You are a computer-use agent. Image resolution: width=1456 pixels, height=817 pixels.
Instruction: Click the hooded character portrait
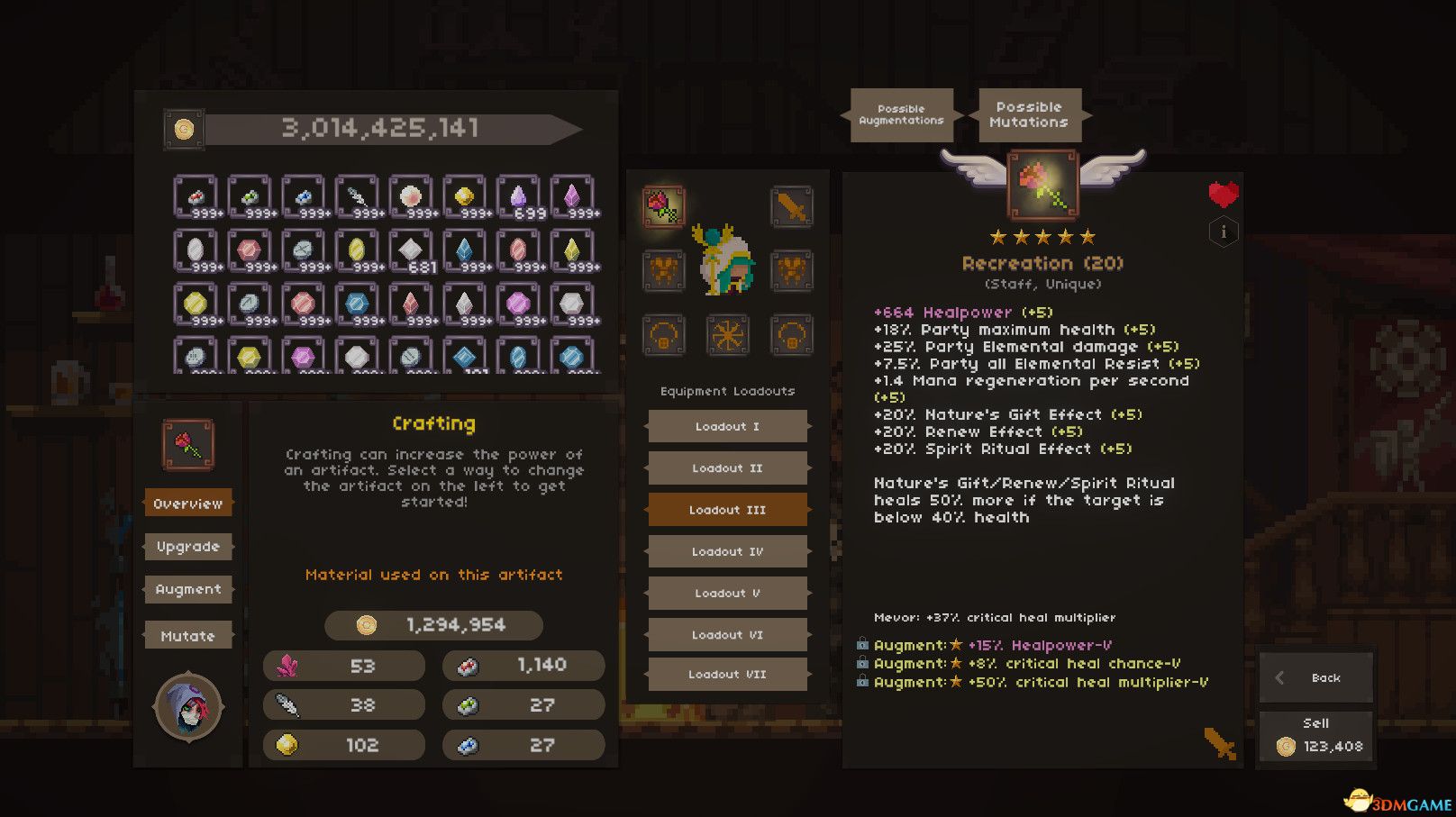point(187,707)
